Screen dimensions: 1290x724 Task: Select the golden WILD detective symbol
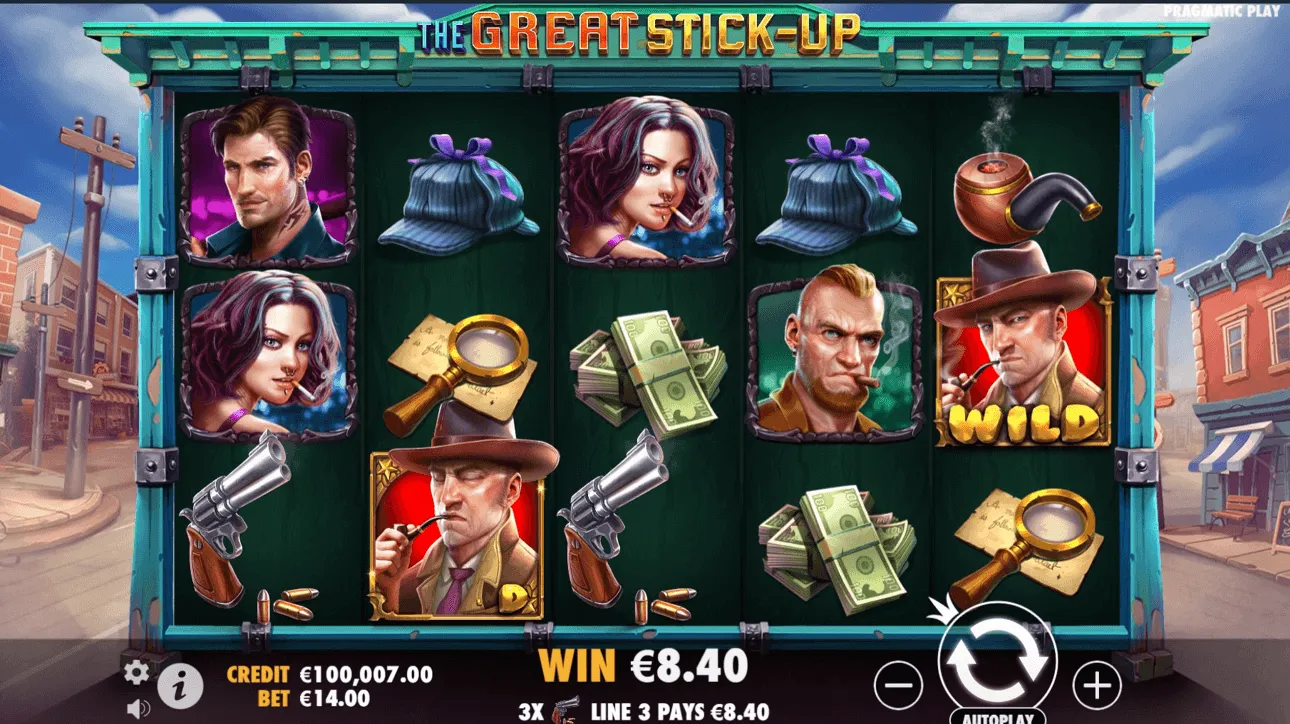[x=1022, y=360]
